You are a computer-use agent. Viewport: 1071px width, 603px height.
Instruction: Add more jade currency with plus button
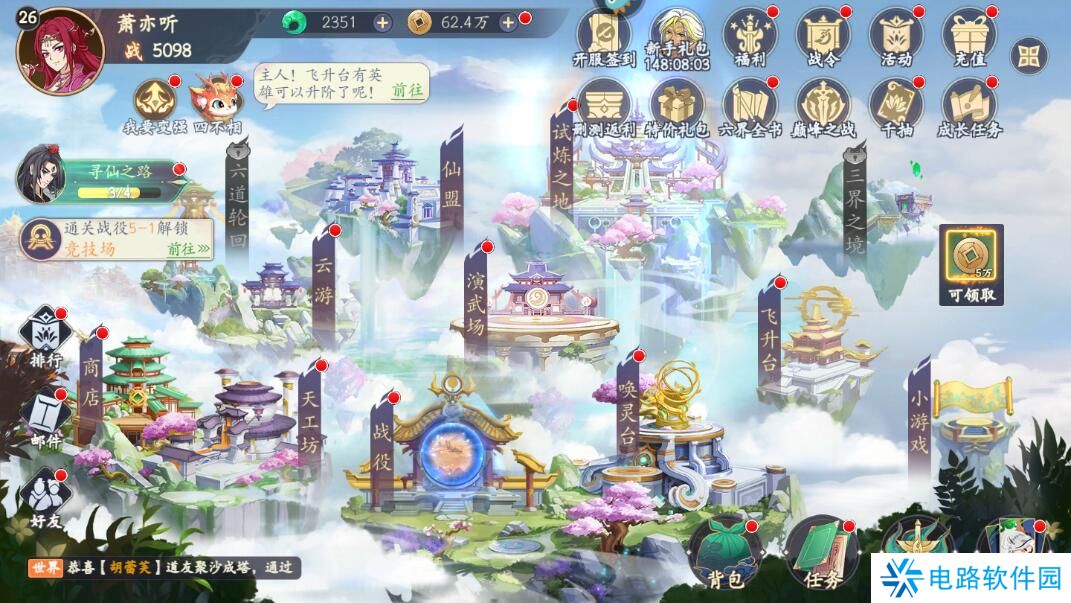point(382,22)
